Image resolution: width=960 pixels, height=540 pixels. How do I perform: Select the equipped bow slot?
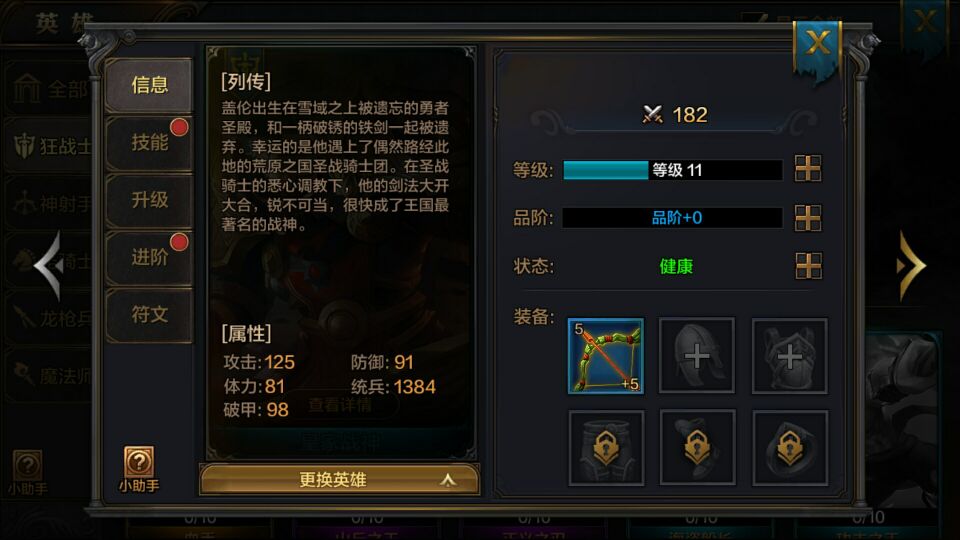[x=605, y=356]
